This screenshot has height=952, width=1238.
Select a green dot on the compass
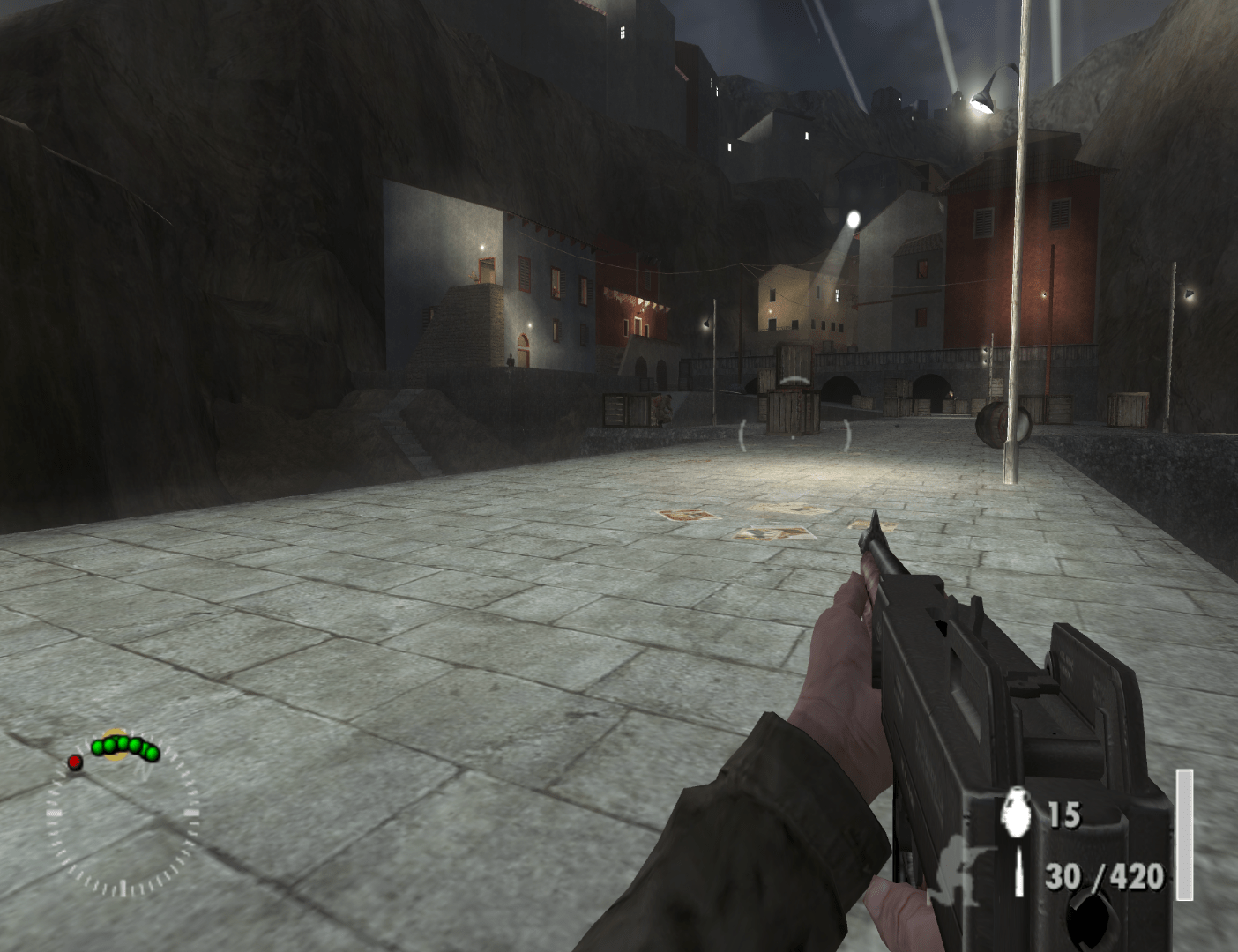(123, 743)
